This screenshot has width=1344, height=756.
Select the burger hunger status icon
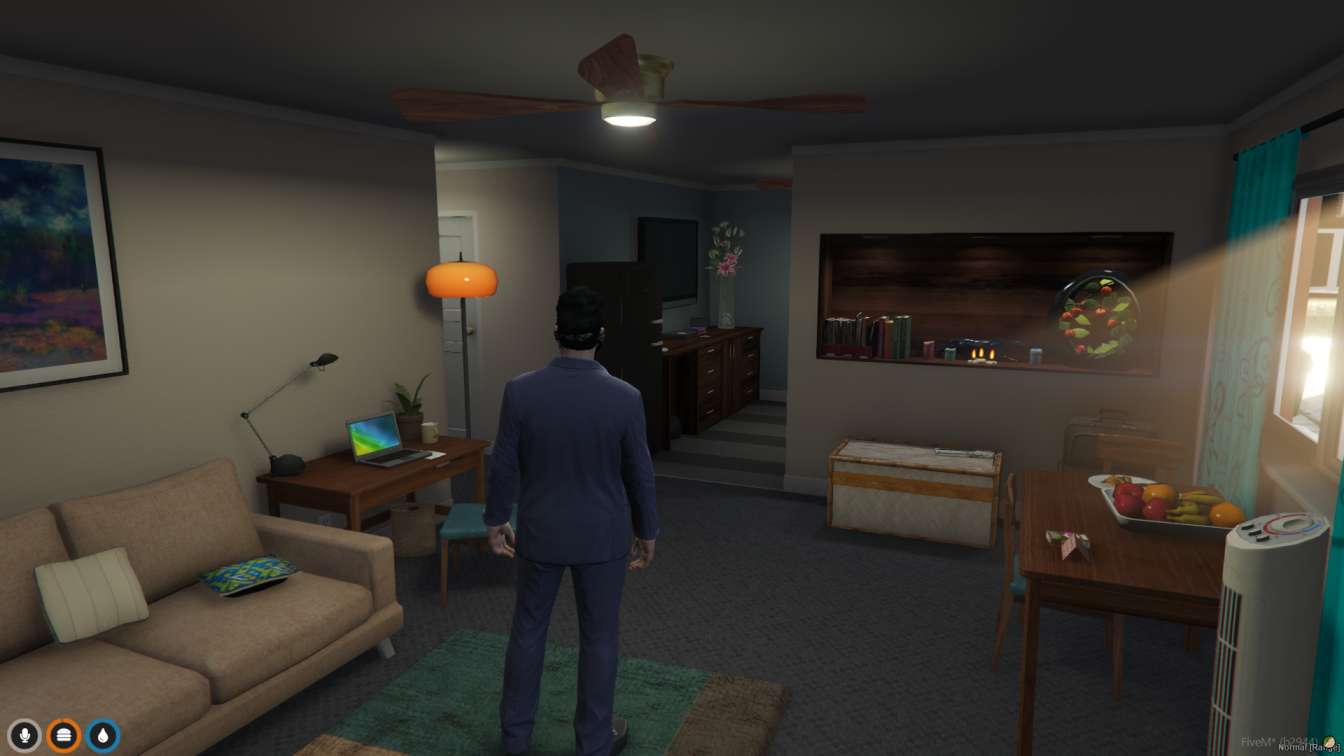tap(64, 736)
